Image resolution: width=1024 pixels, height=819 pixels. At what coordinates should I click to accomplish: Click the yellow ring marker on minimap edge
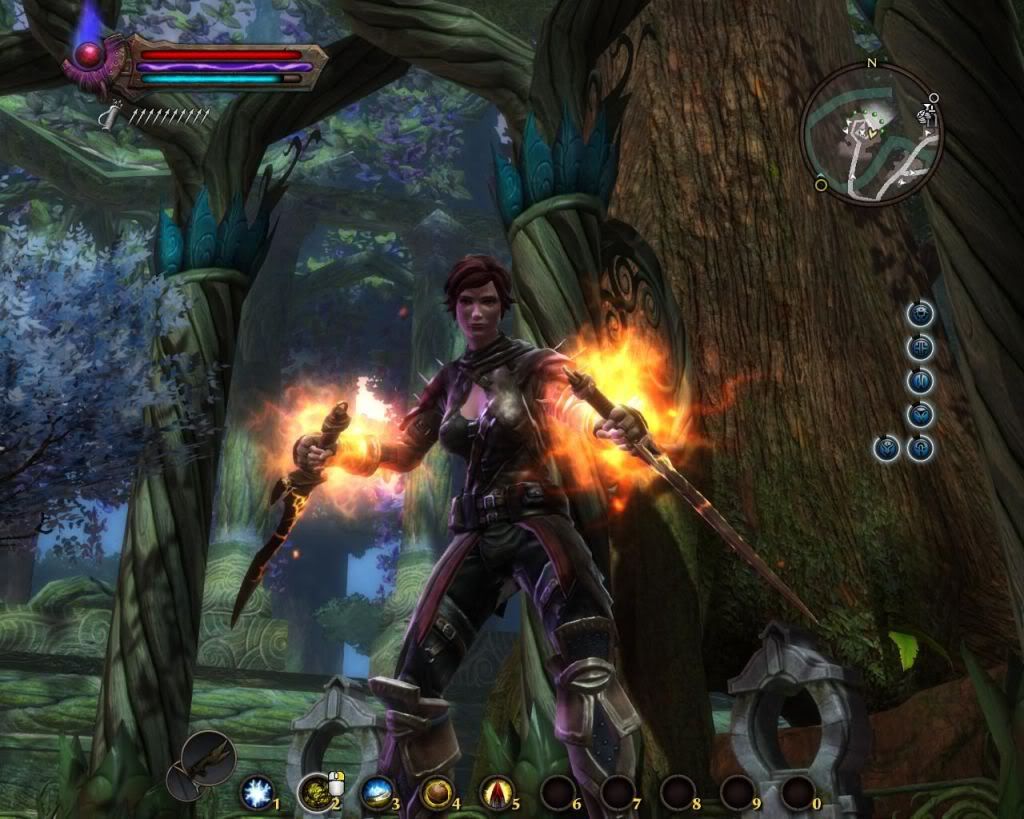tap(821, 184)
